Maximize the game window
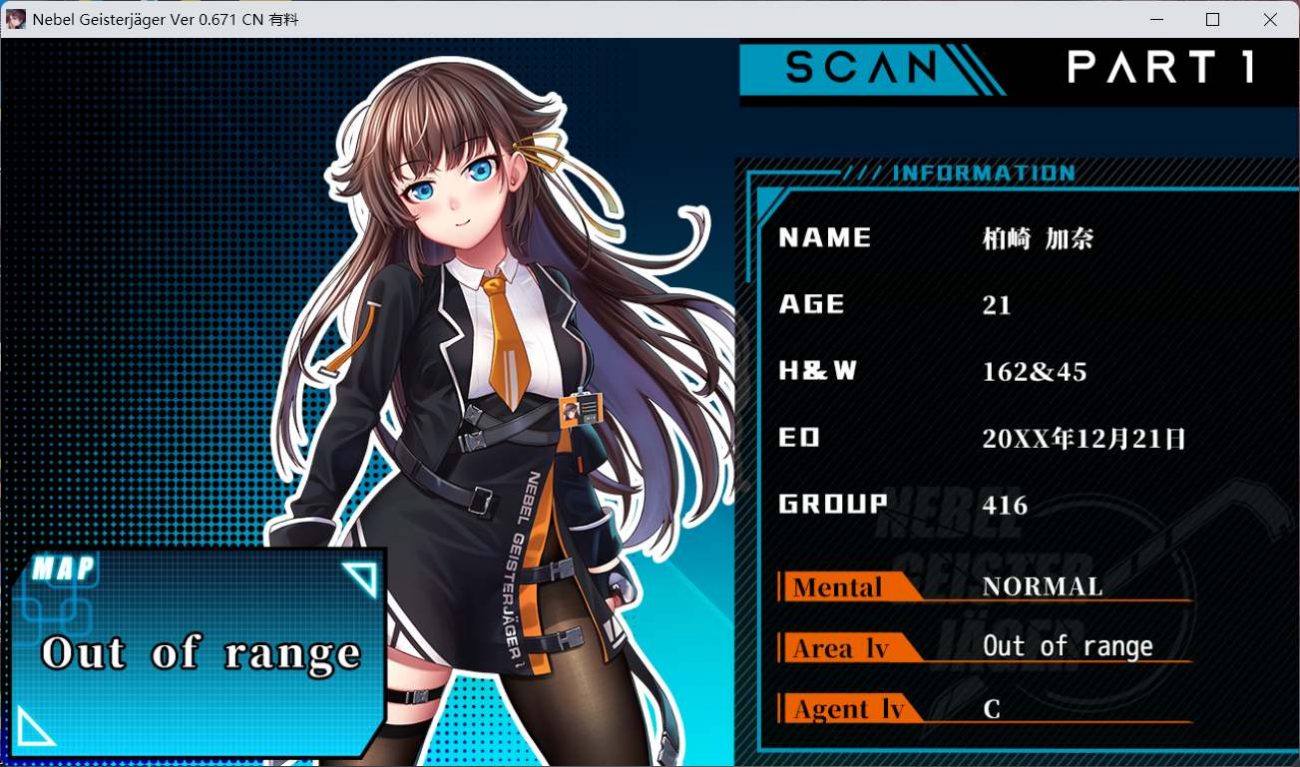 point(1213,19)
